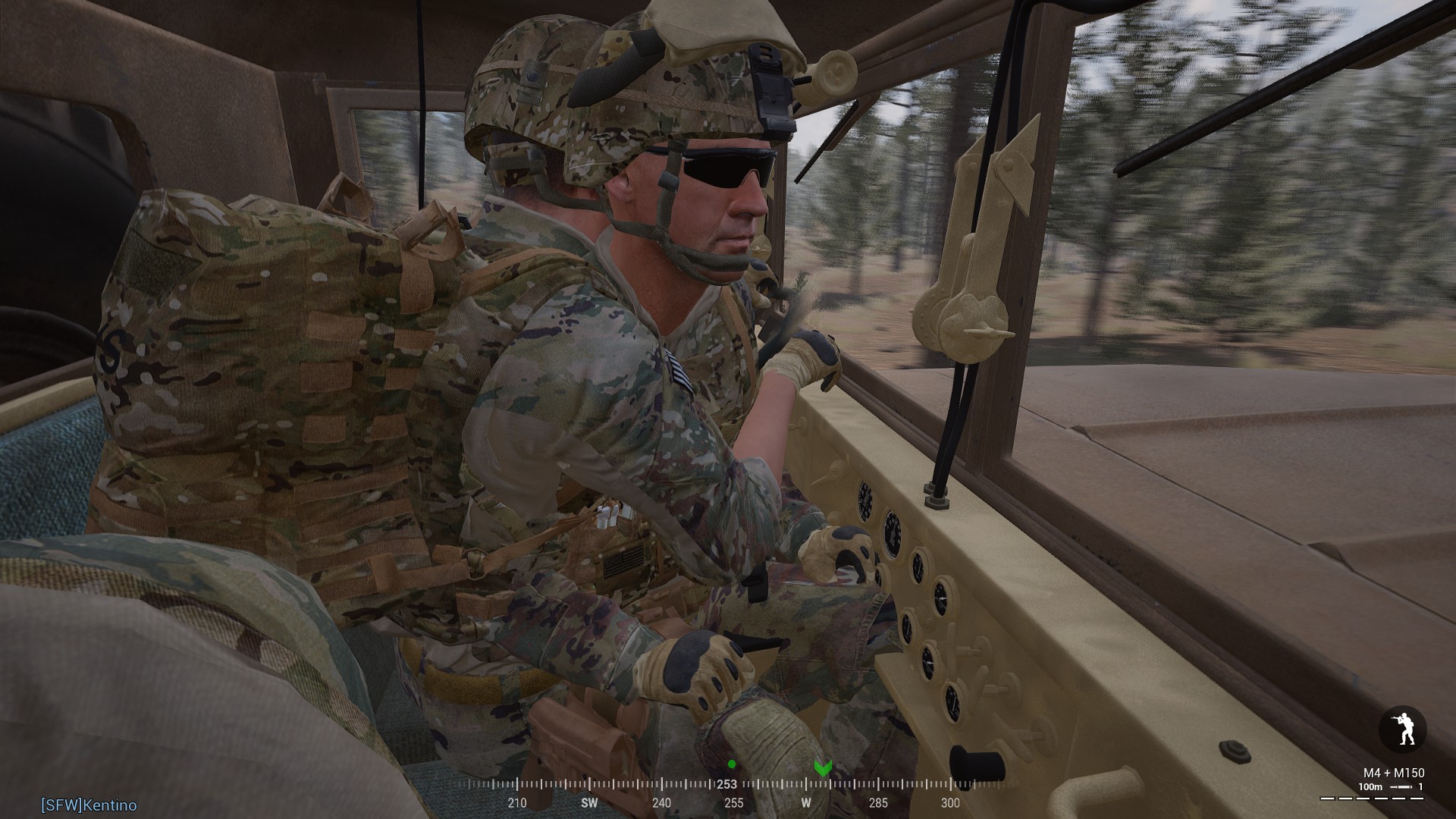Click the ammo count showing 1
The image size is (1456, 819).
tap(1420, 786)
